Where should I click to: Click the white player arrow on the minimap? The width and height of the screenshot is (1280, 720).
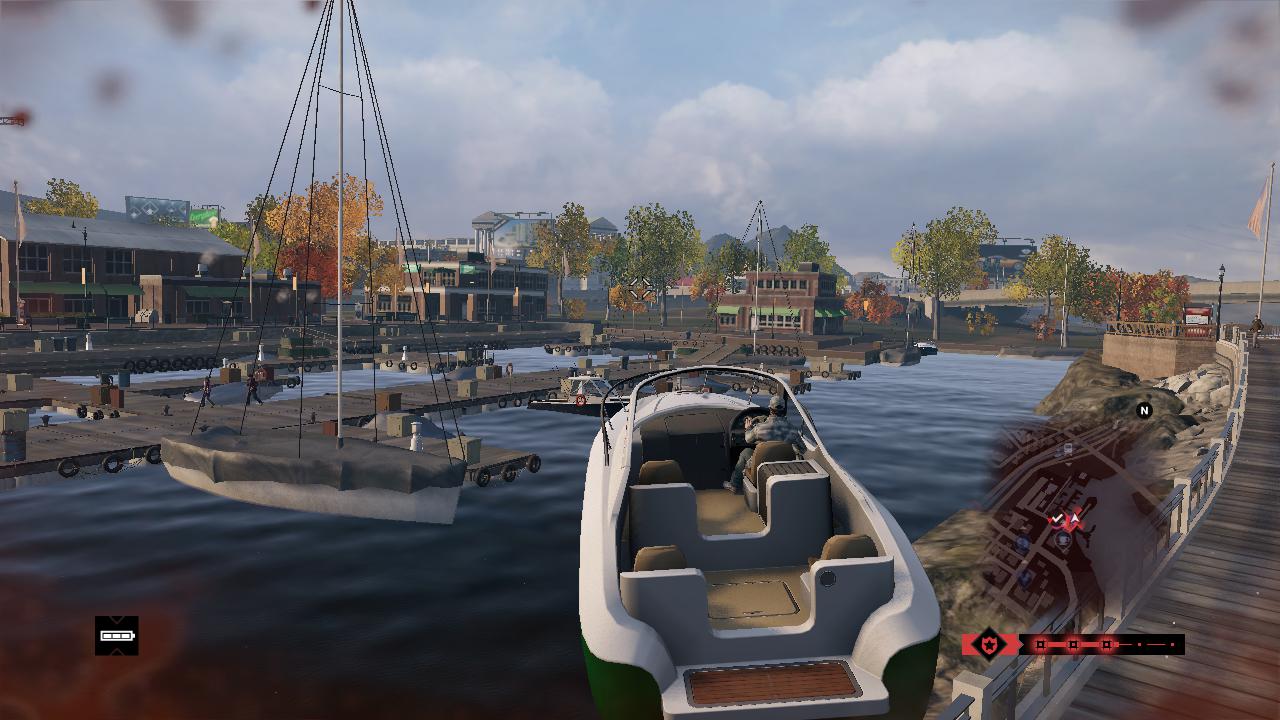1075,518
